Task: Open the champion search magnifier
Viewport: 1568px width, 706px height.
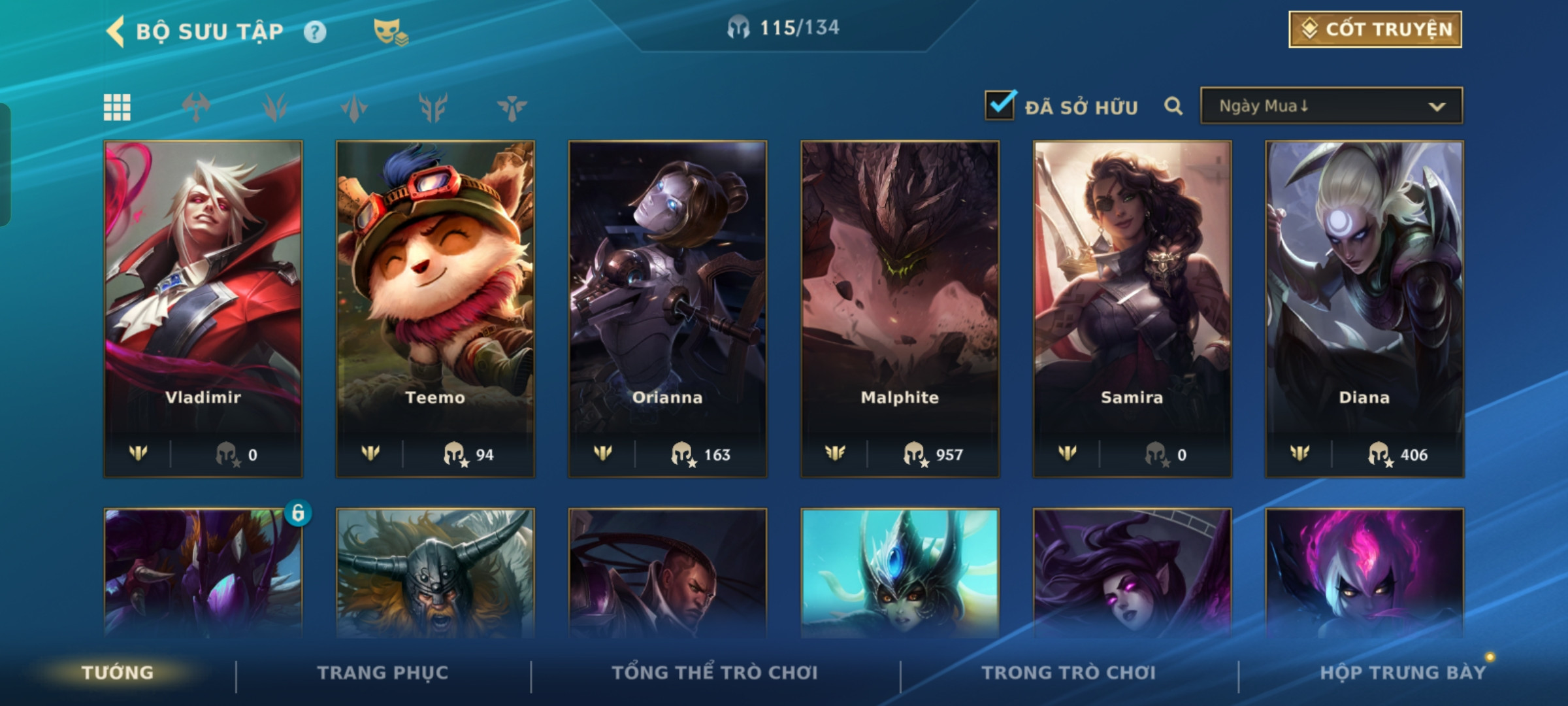Action: pos(1173,106)
